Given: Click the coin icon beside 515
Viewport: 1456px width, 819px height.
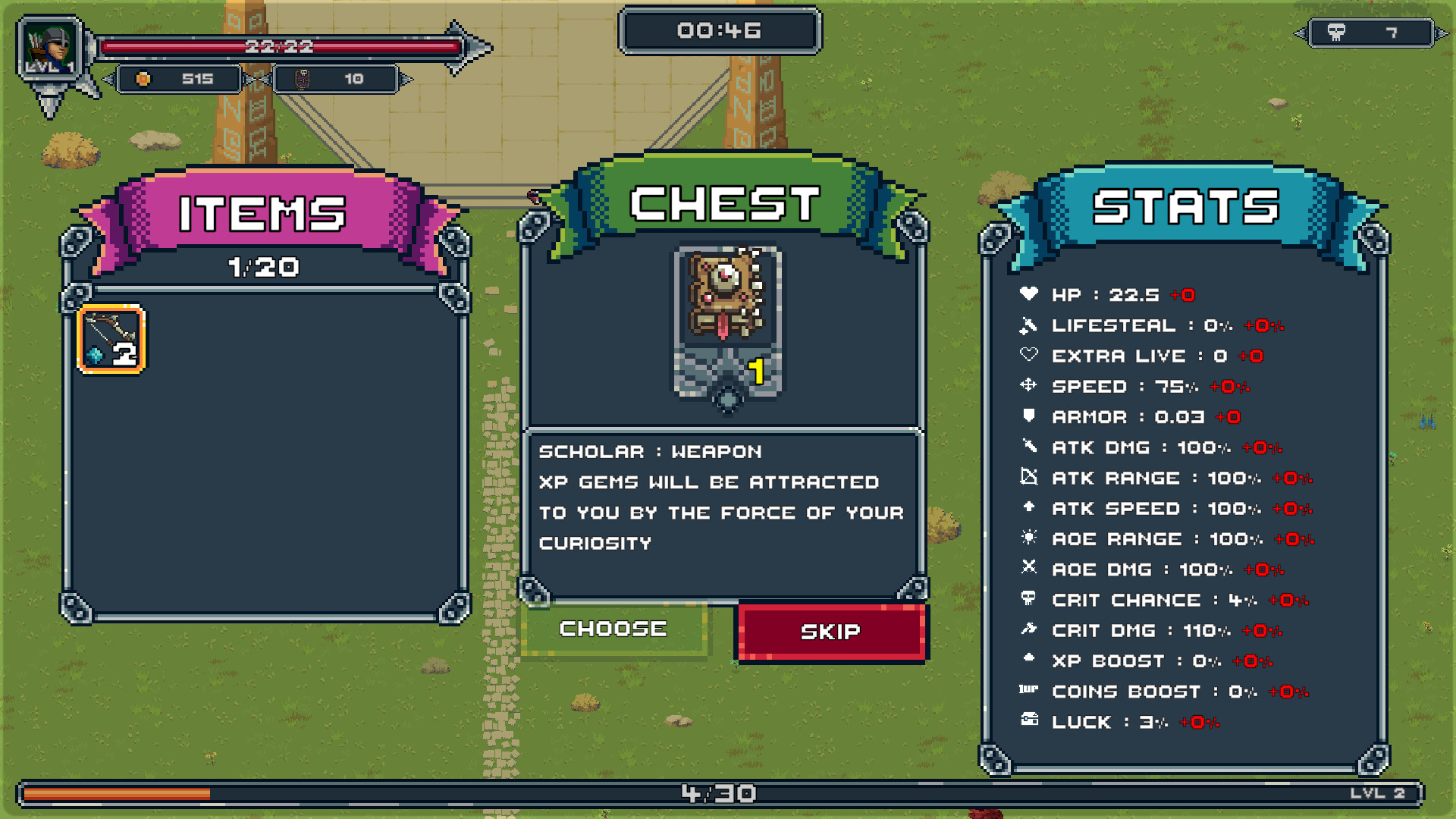Looking at the screenshot, I should (143, 78).
